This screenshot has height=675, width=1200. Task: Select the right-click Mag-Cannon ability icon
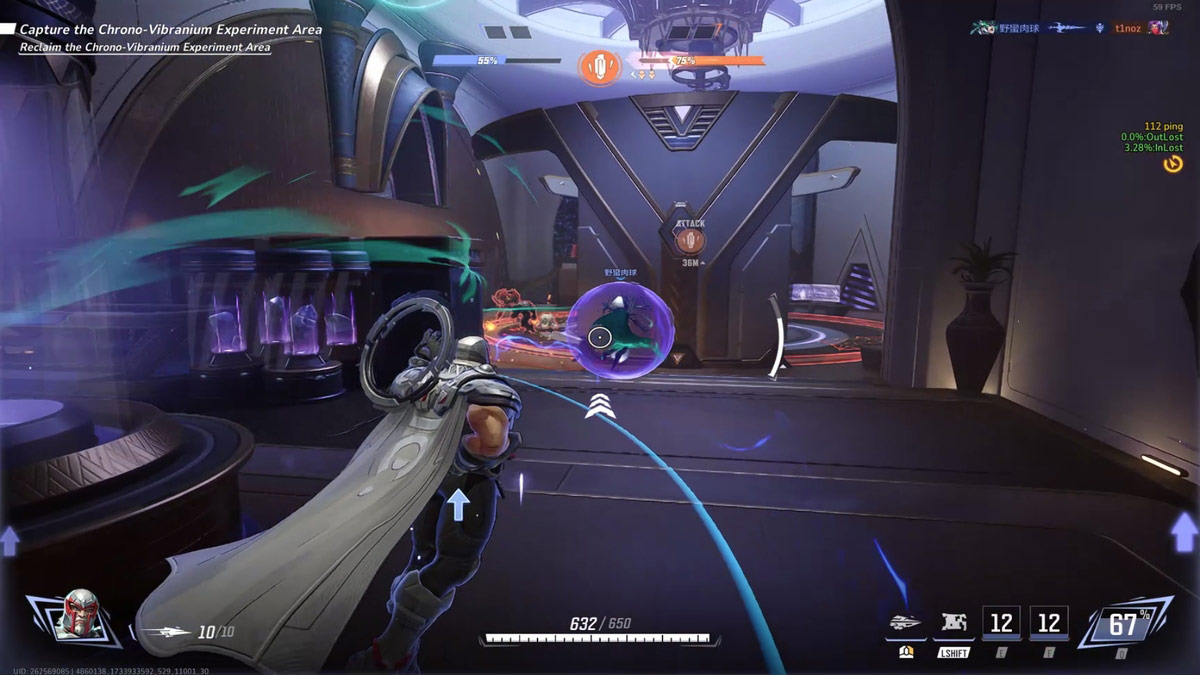point(905,624)
